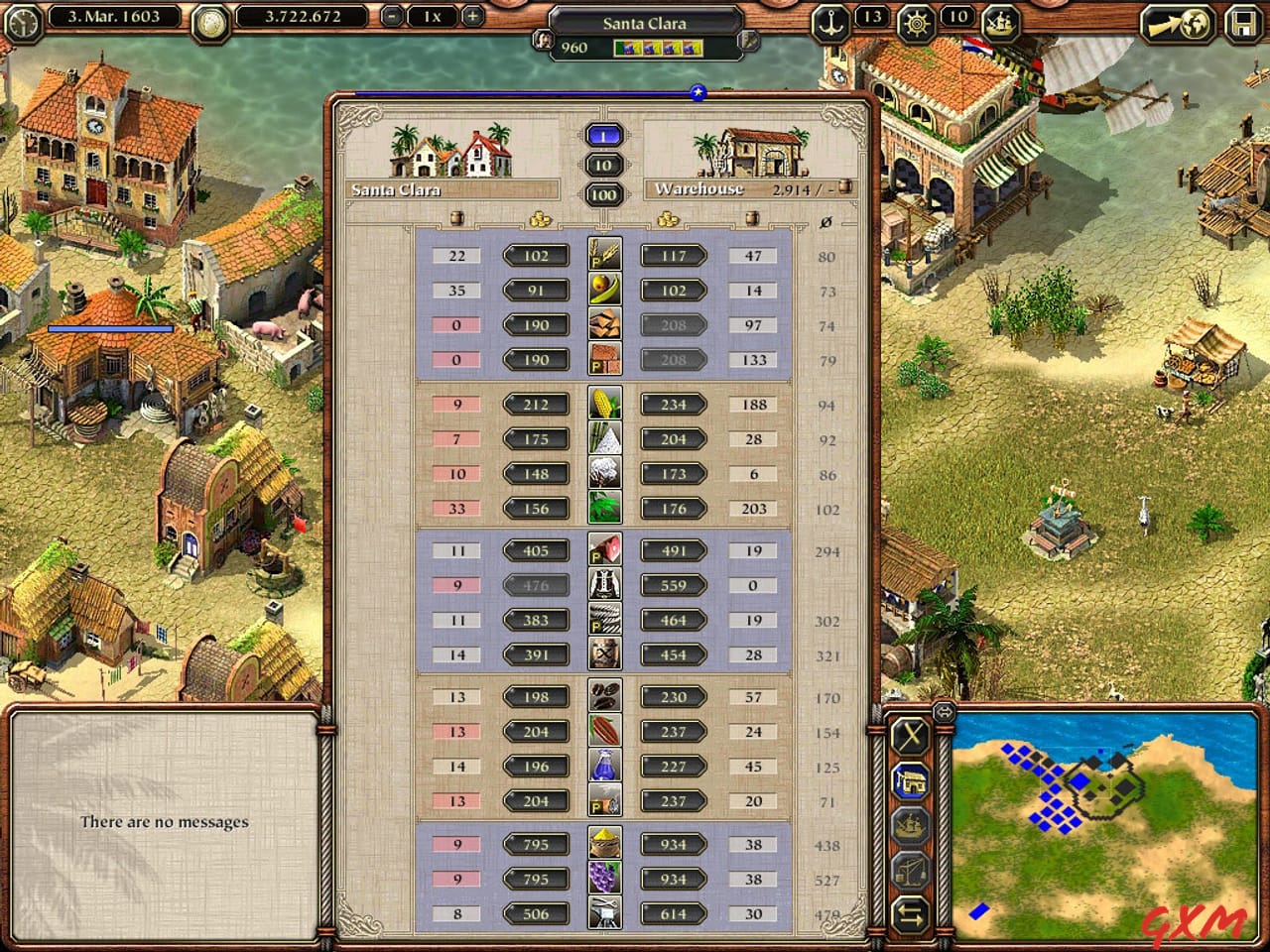The image size is (1270, 952).
Task: Select the wheat goods icon
Action: tap(605, 255)
